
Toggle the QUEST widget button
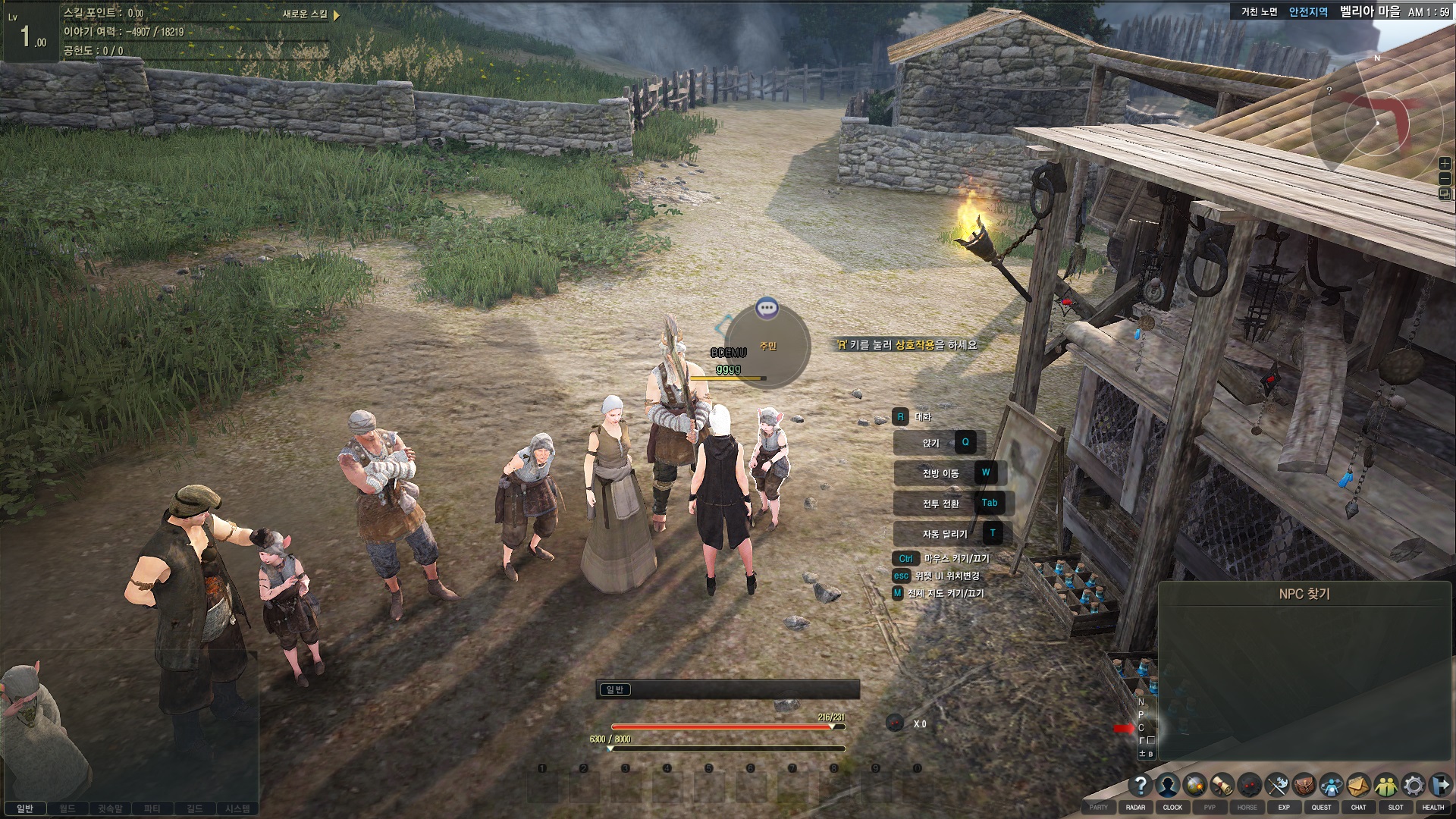1321,808
